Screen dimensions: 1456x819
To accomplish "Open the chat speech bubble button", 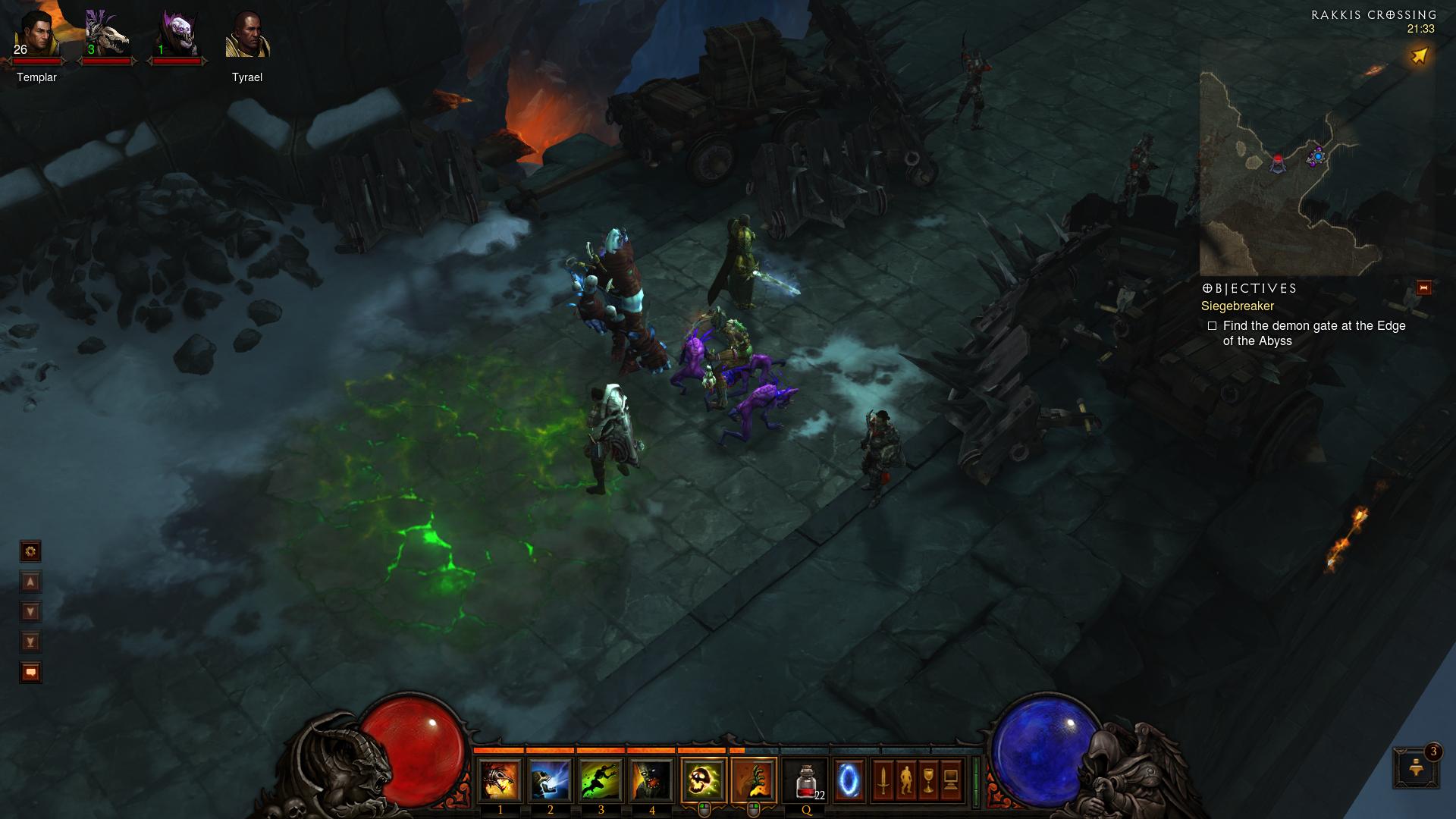I will (x=30, y=672).
